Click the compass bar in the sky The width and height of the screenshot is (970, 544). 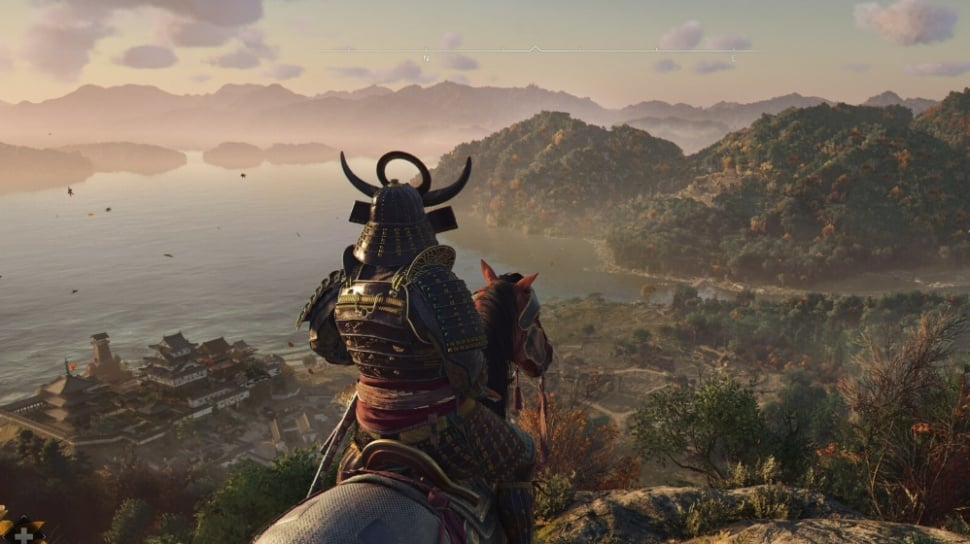535,50
